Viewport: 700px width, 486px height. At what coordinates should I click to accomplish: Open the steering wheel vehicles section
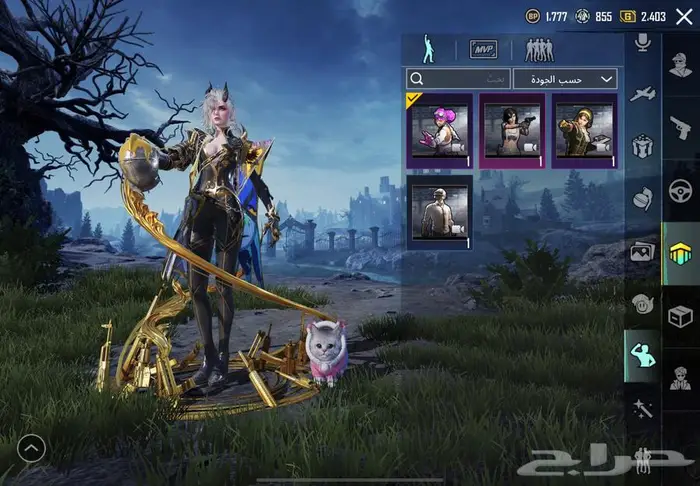[681, 190]
